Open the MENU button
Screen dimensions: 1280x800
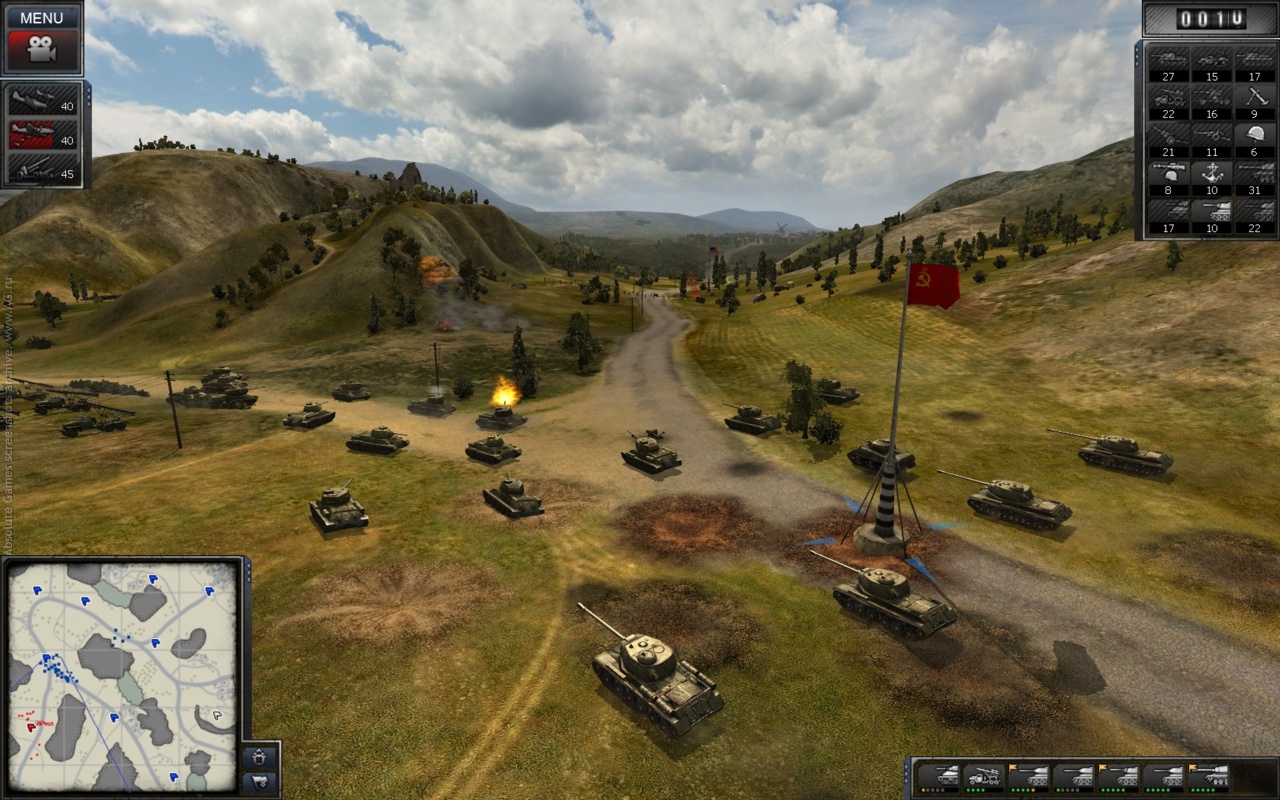point(41,17)
